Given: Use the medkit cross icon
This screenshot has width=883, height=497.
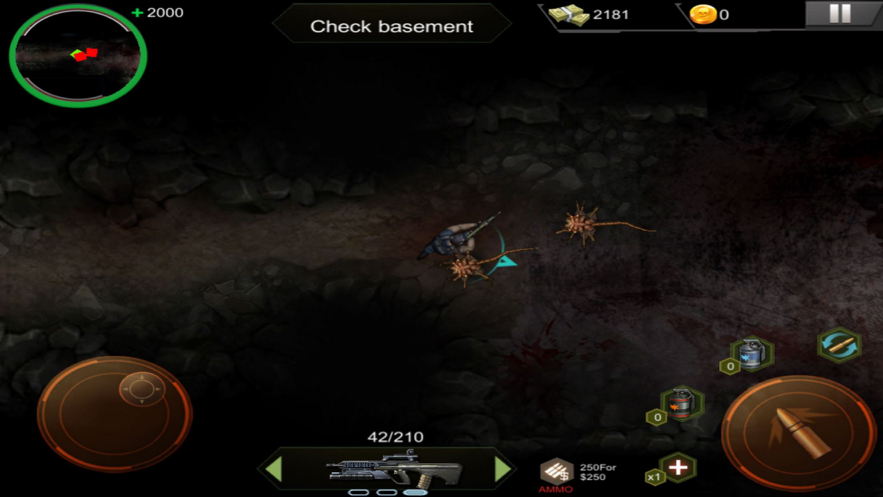Looking at the screenshot, I should (678, 467).
